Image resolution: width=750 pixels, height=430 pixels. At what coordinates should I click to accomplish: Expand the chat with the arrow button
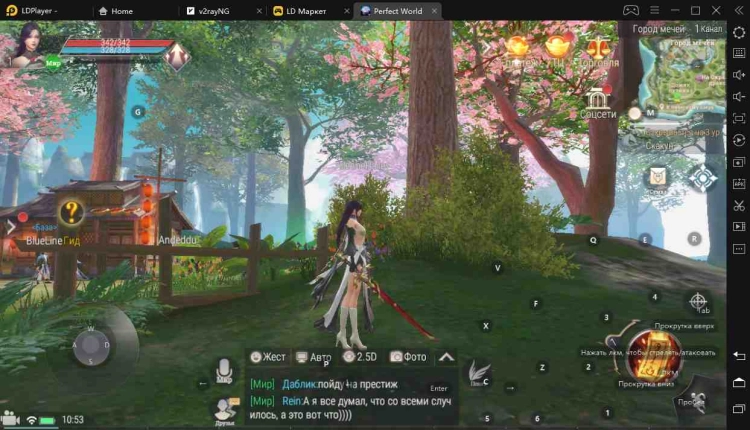coord(446,356)
